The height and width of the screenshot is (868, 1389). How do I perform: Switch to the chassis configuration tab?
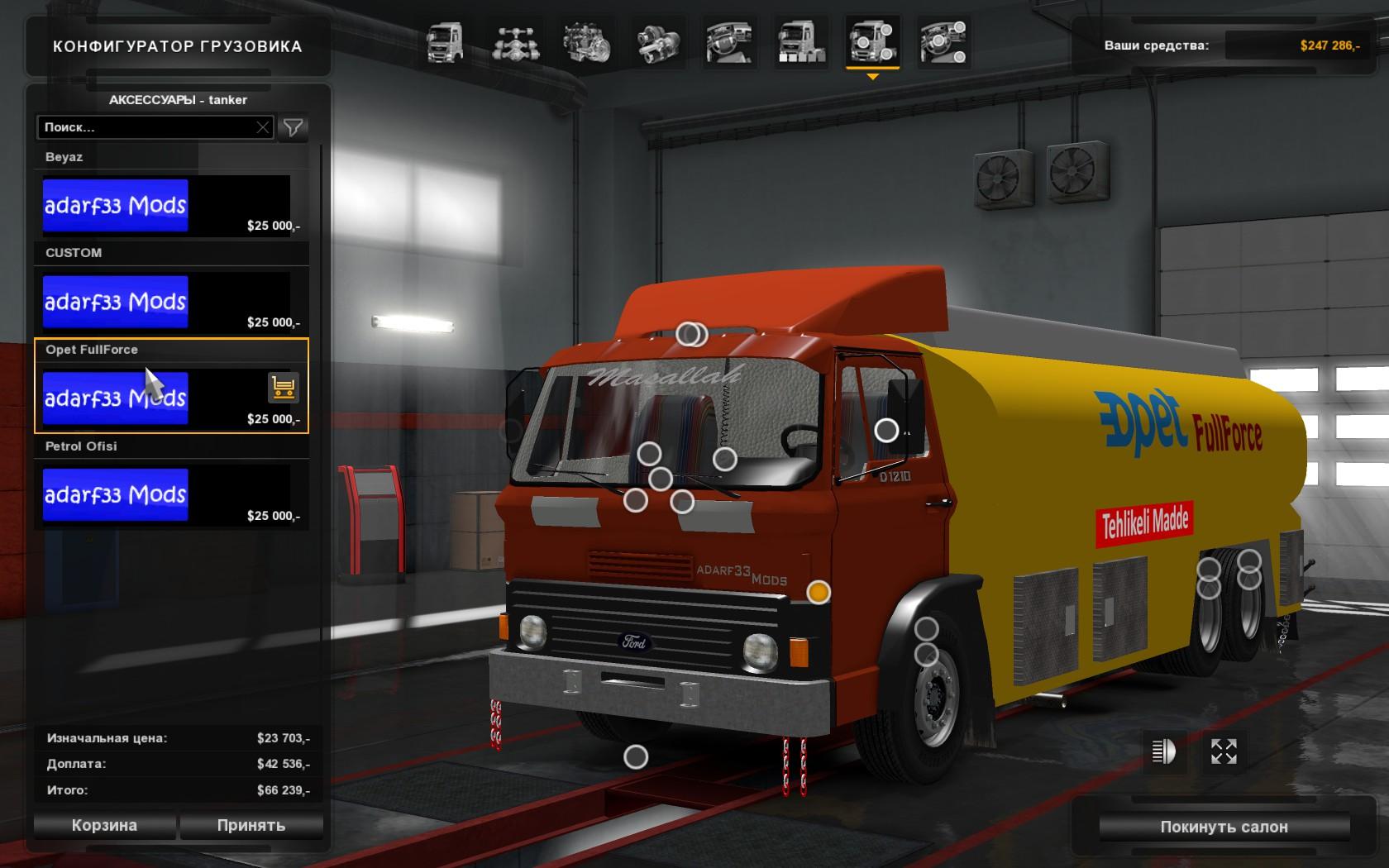pos(516,42)
